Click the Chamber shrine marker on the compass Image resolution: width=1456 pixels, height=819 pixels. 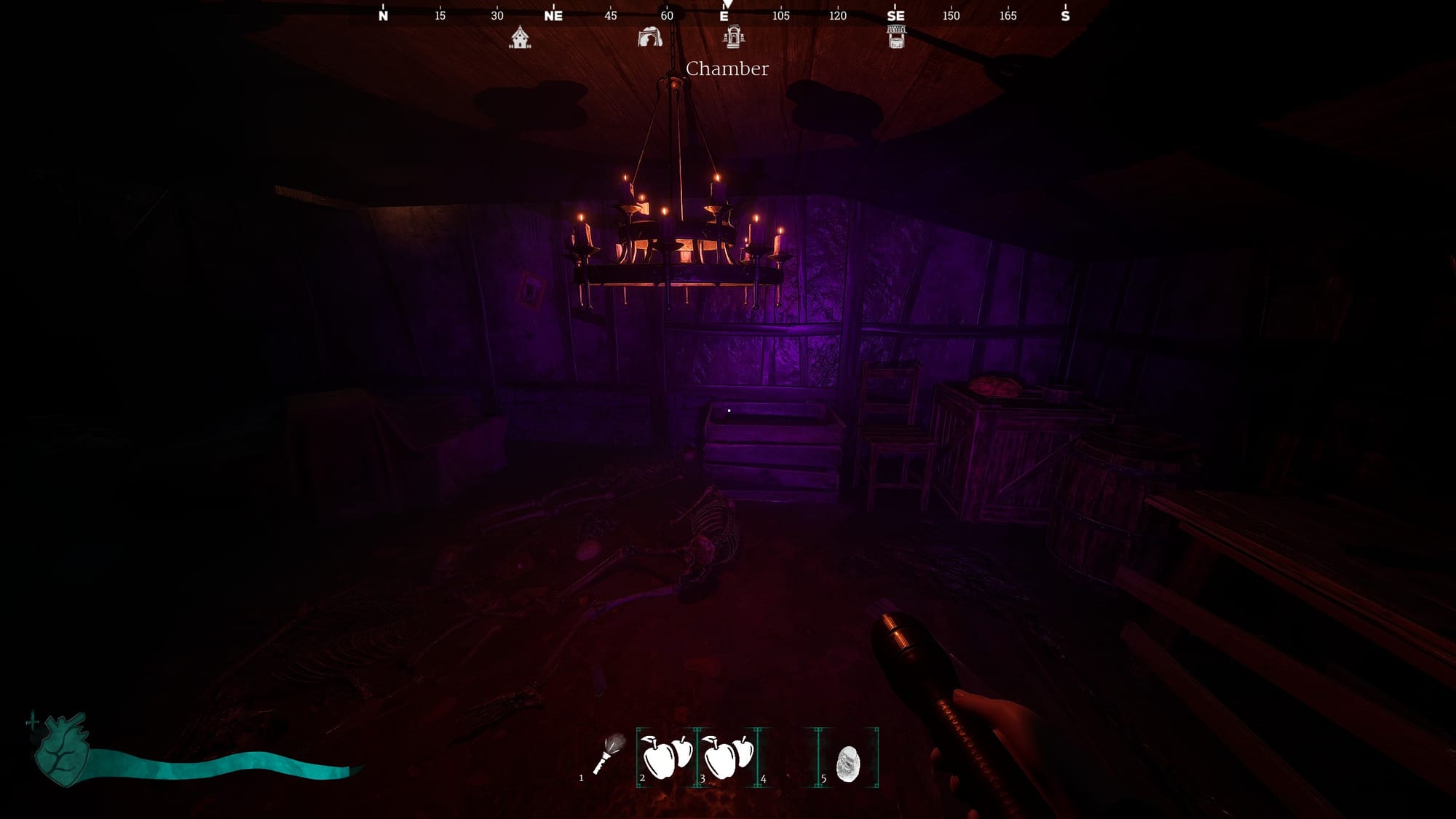(x=733, y=36)
